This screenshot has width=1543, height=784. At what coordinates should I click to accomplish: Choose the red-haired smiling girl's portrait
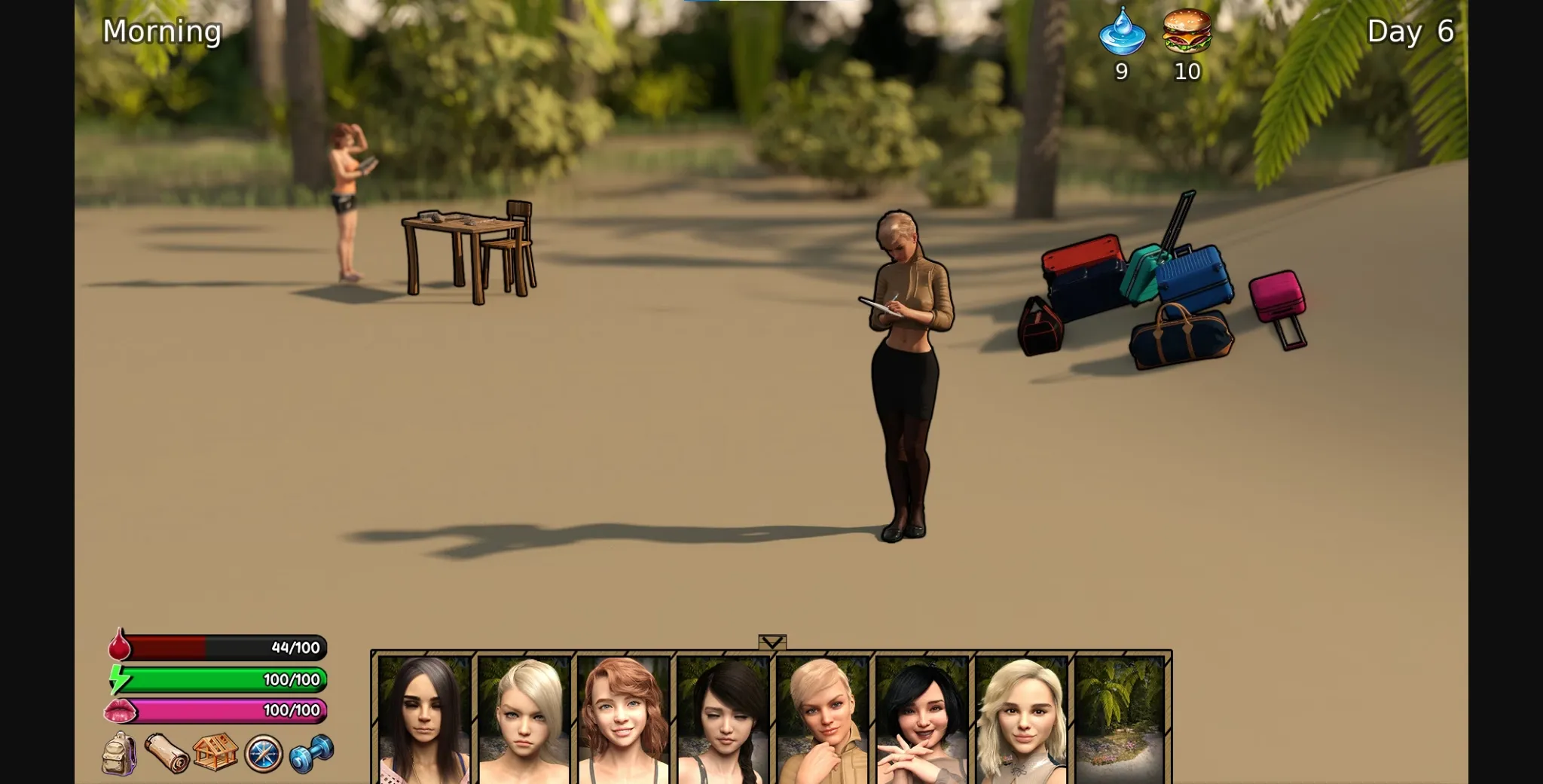623,720
